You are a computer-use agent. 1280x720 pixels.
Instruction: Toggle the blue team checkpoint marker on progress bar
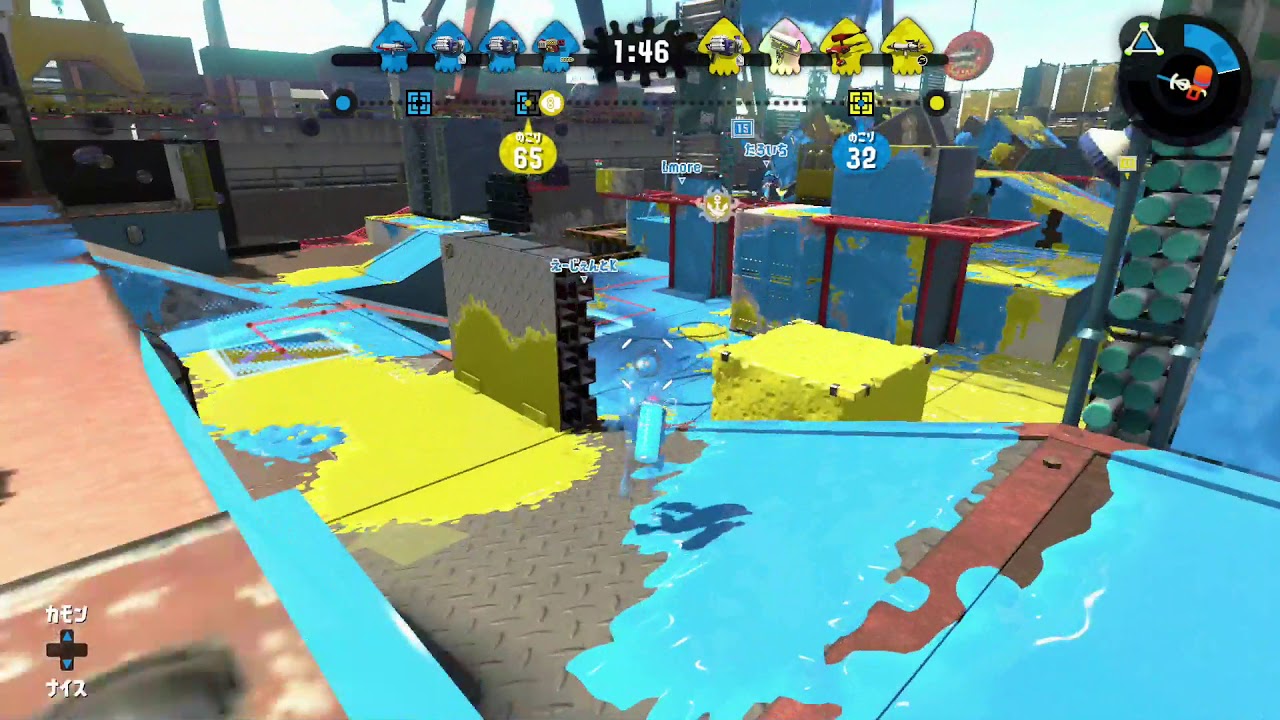tap(418, 101)
